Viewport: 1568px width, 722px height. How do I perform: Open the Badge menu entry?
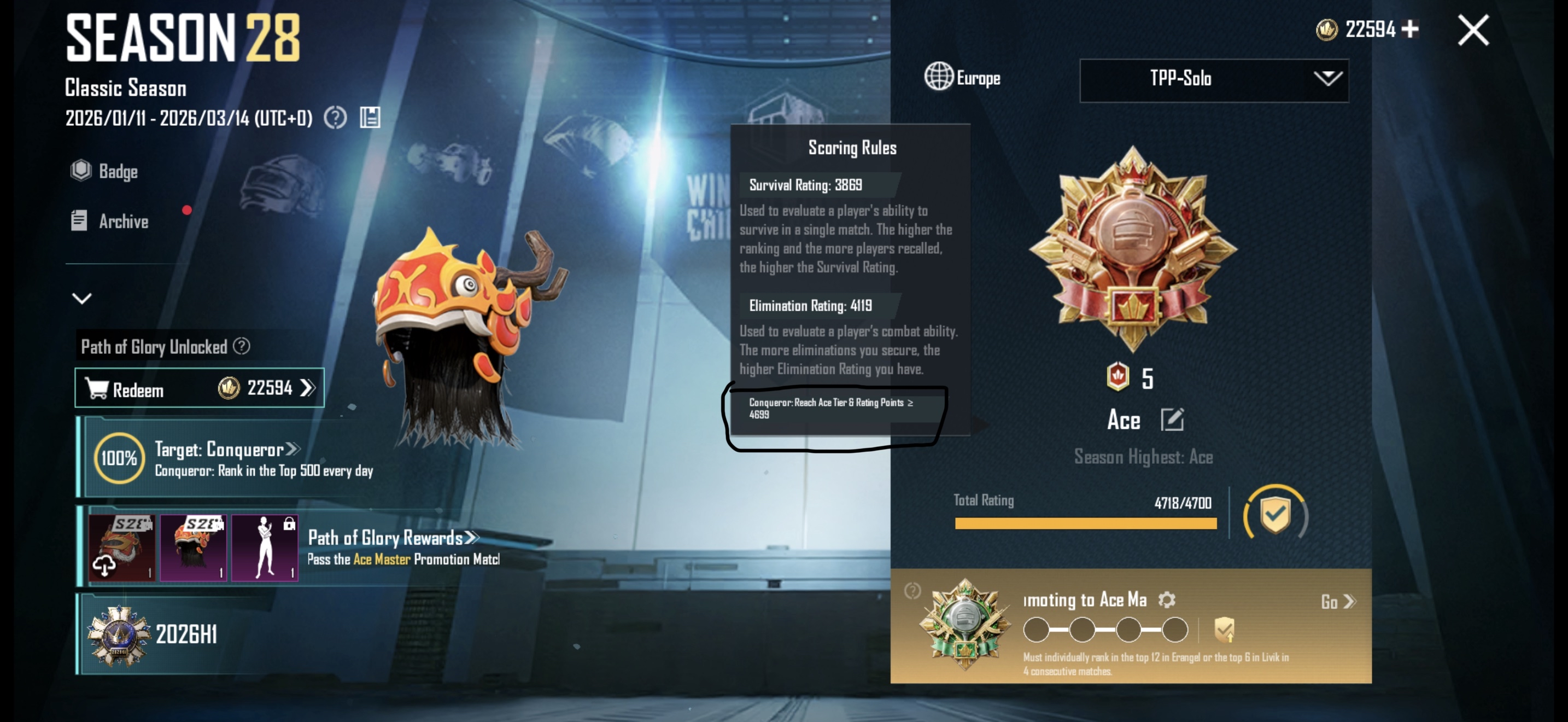pos(104,171)
